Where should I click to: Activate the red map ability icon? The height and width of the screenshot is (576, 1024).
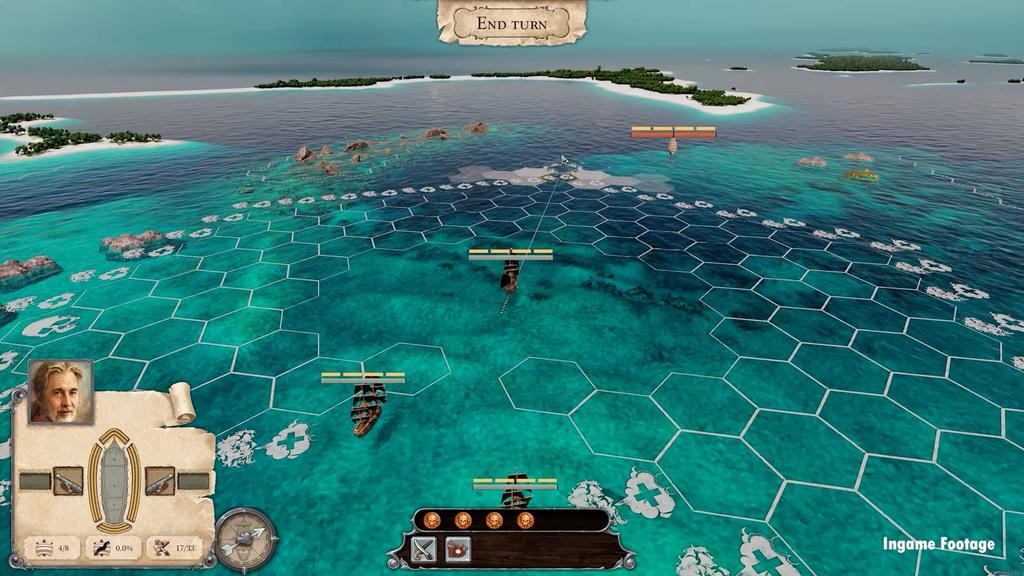point(458,549)
